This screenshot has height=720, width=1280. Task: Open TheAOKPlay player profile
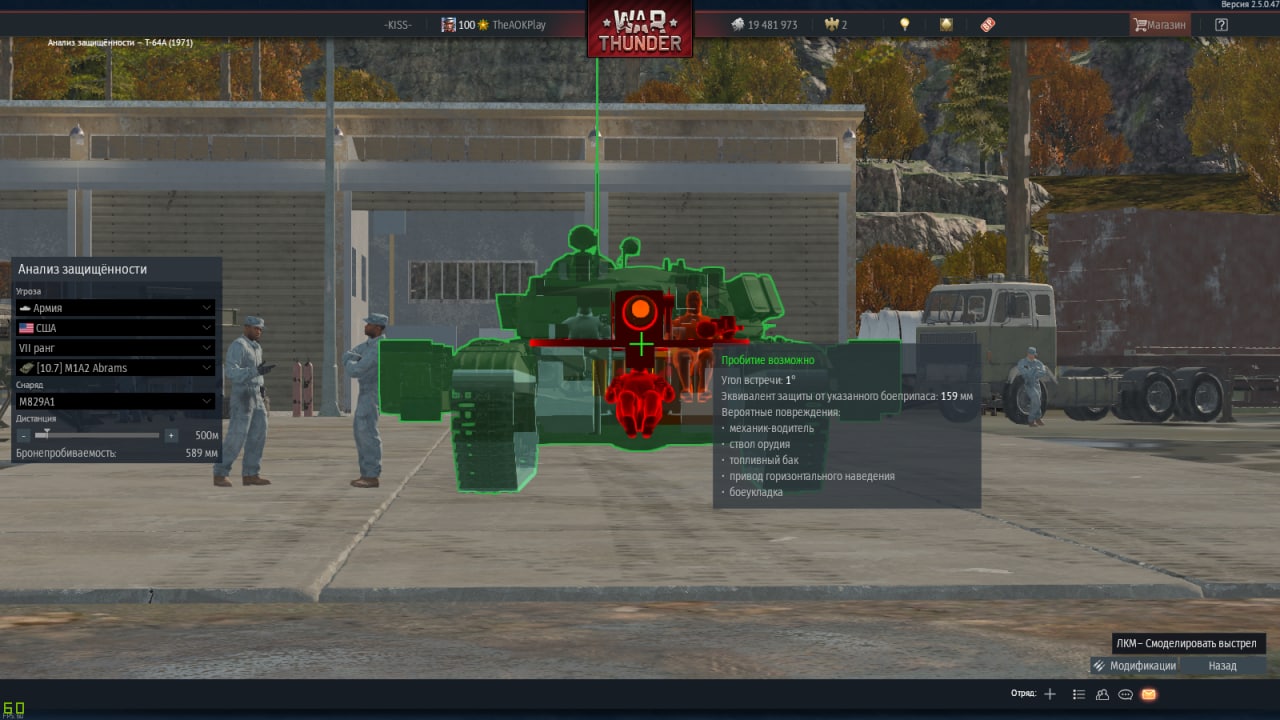tap(518, 25)
